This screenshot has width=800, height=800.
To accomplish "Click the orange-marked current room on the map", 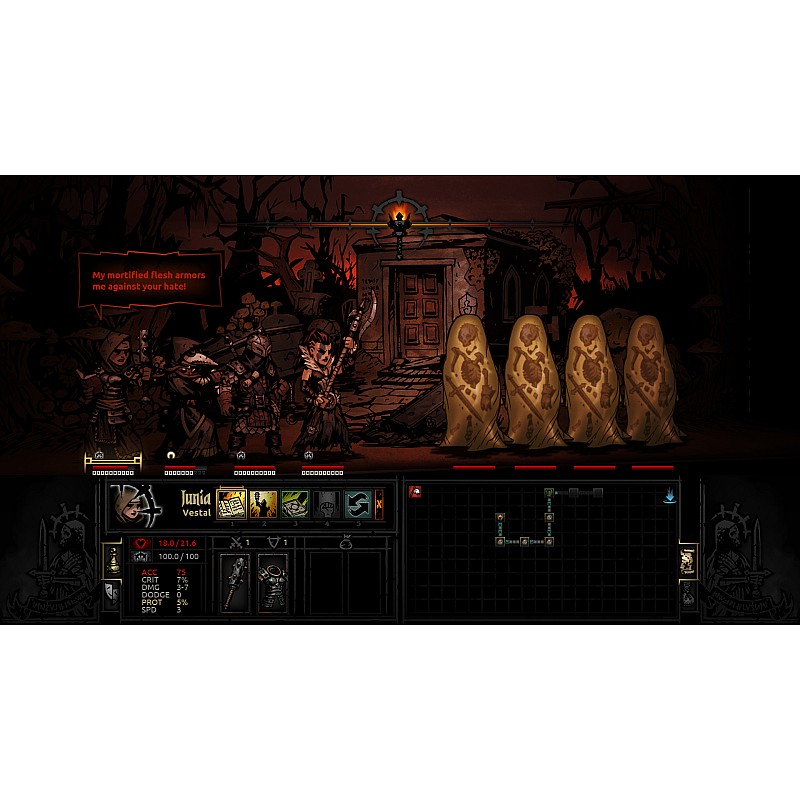I will tap(500, 517).
